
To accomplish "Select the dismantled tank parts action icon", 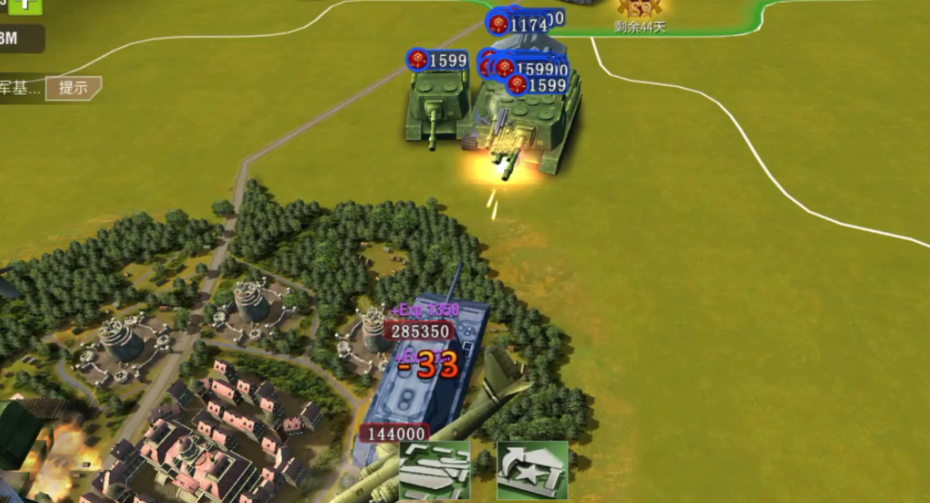I will [x=434, y=470].
